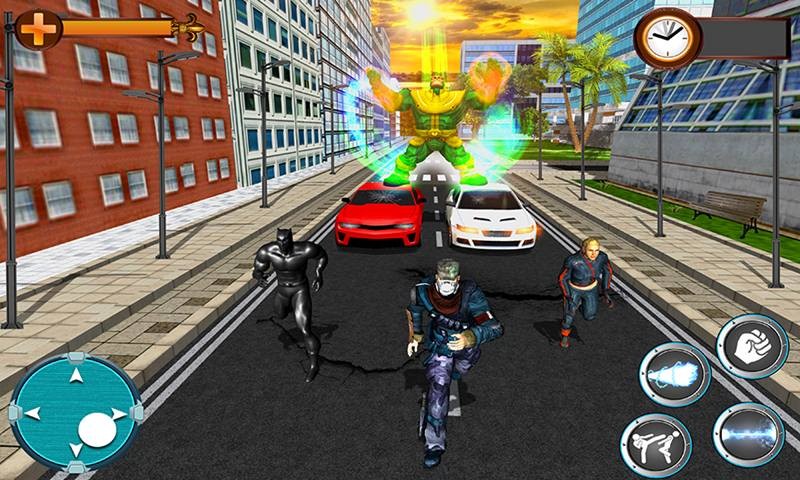This screenshot has width=800, height=480.
Task: Use the flying kick attack button
Action: (x=653, y=443)
